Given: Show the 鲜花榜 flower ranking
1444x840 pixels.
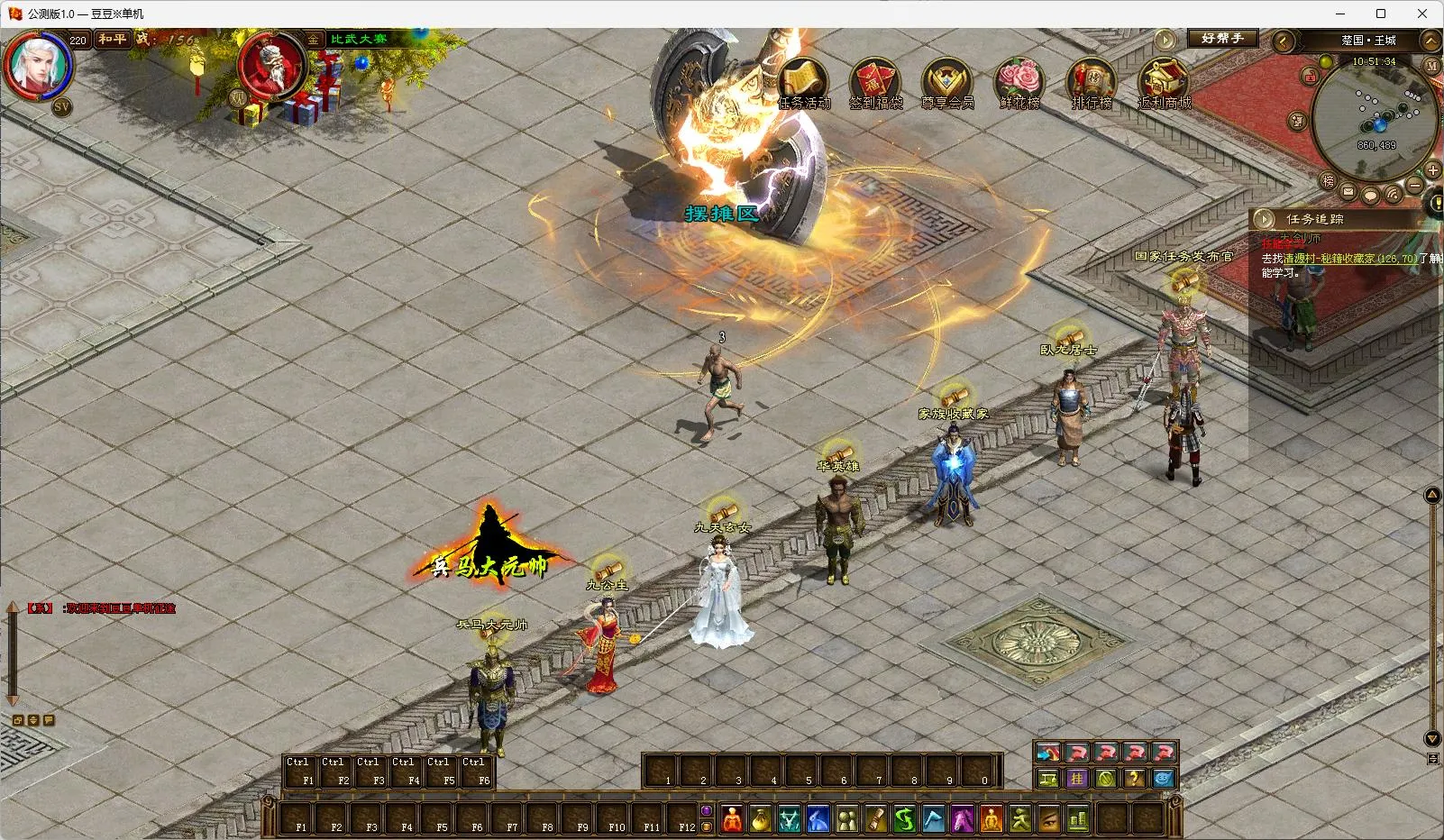Looking at the screenshot, I should [1019, 82].
